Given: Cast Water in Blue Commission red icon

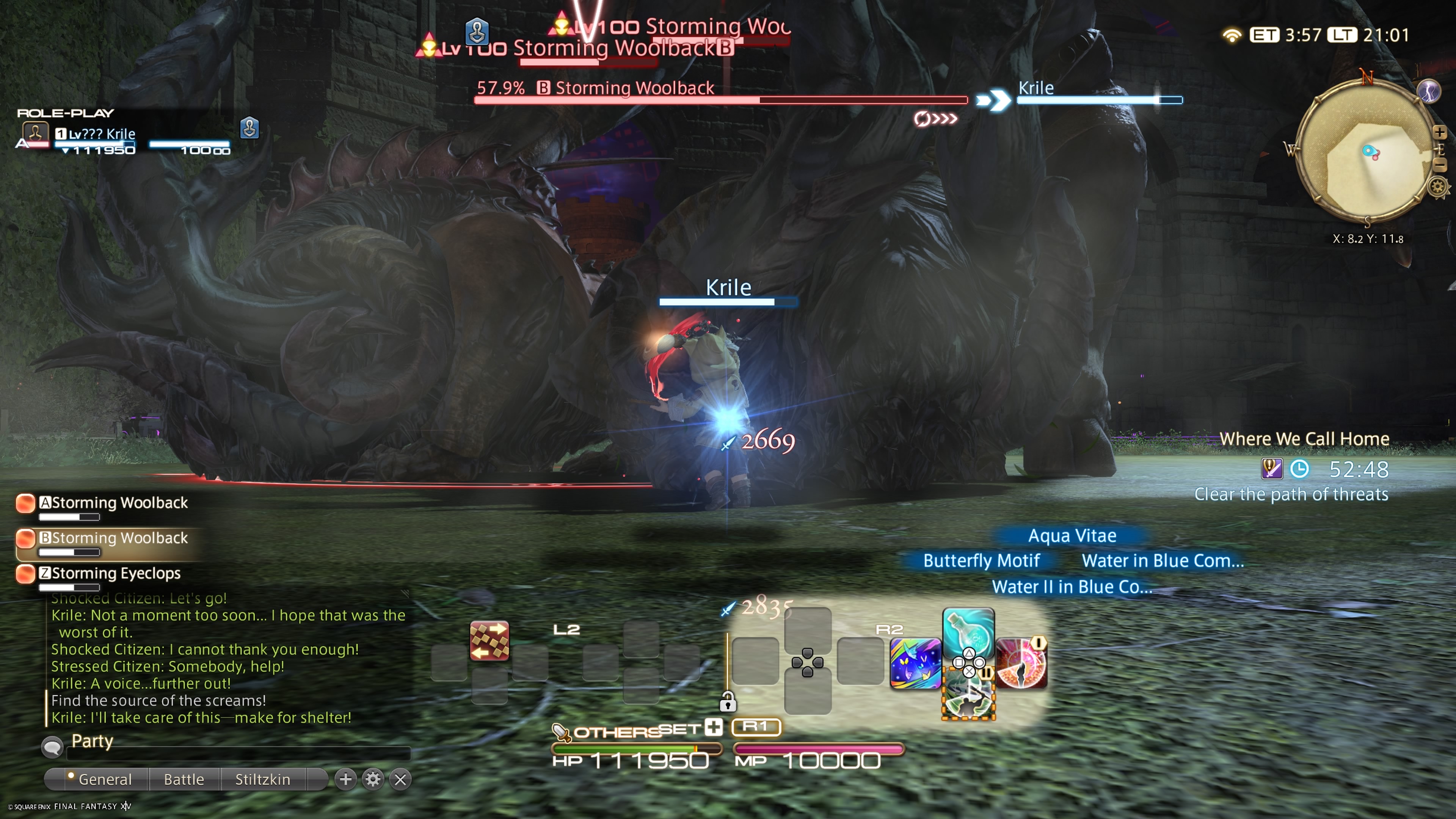Looking at the screenshot, I should click(1021, 664).
